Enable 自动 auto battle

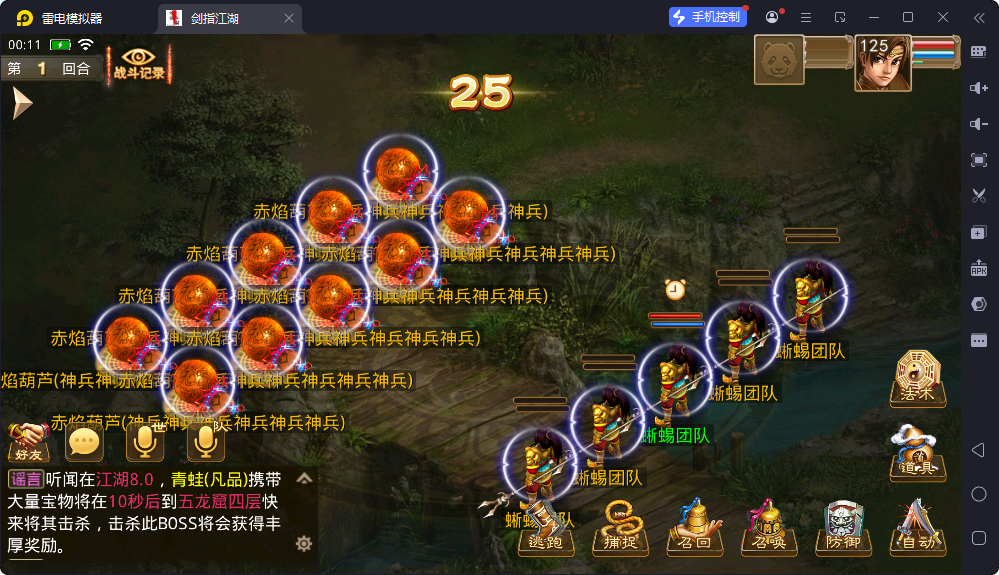pos(917,528)
